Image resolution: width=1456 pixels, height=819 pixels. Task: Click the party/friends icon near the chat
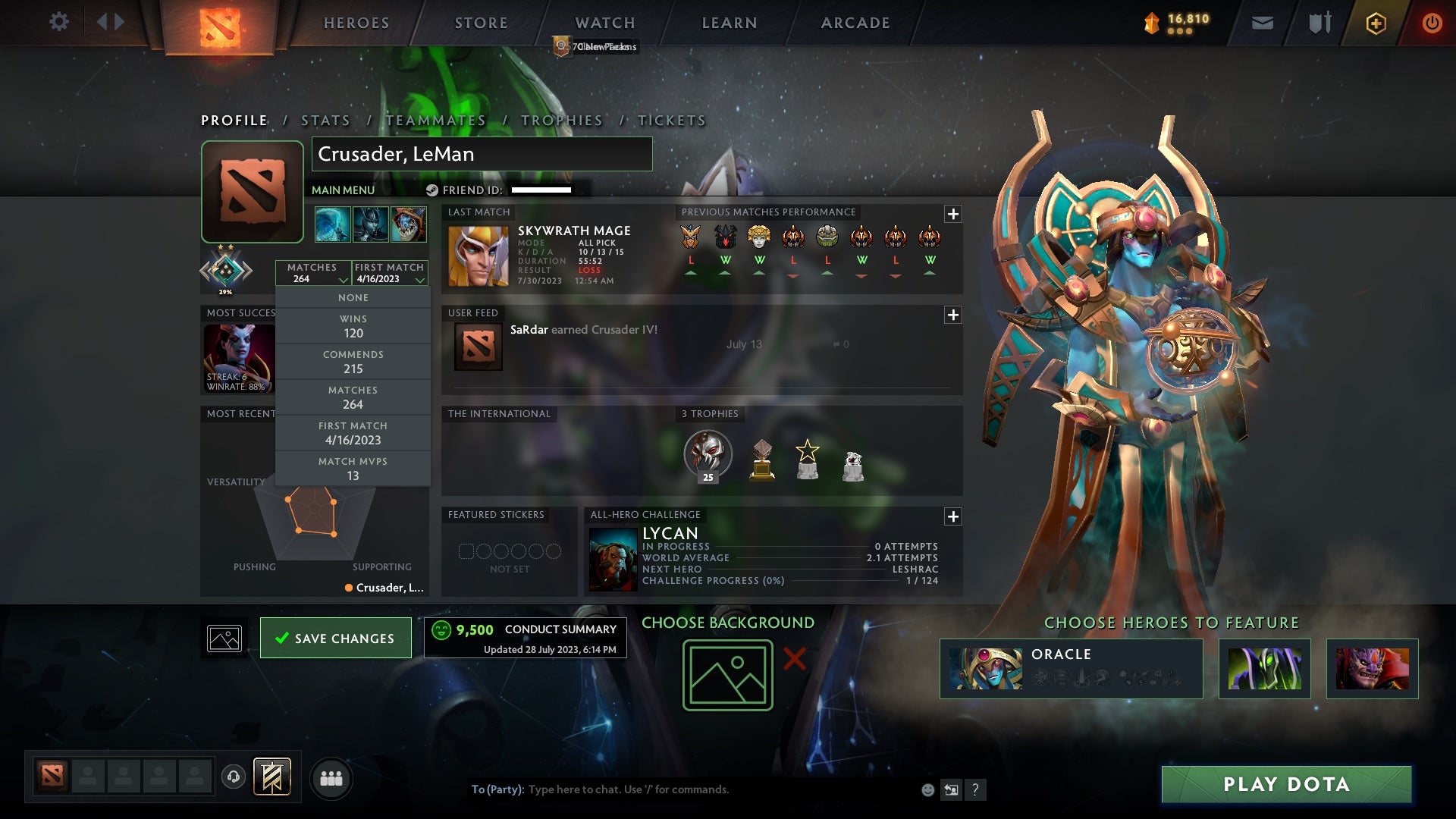point(332,778)
